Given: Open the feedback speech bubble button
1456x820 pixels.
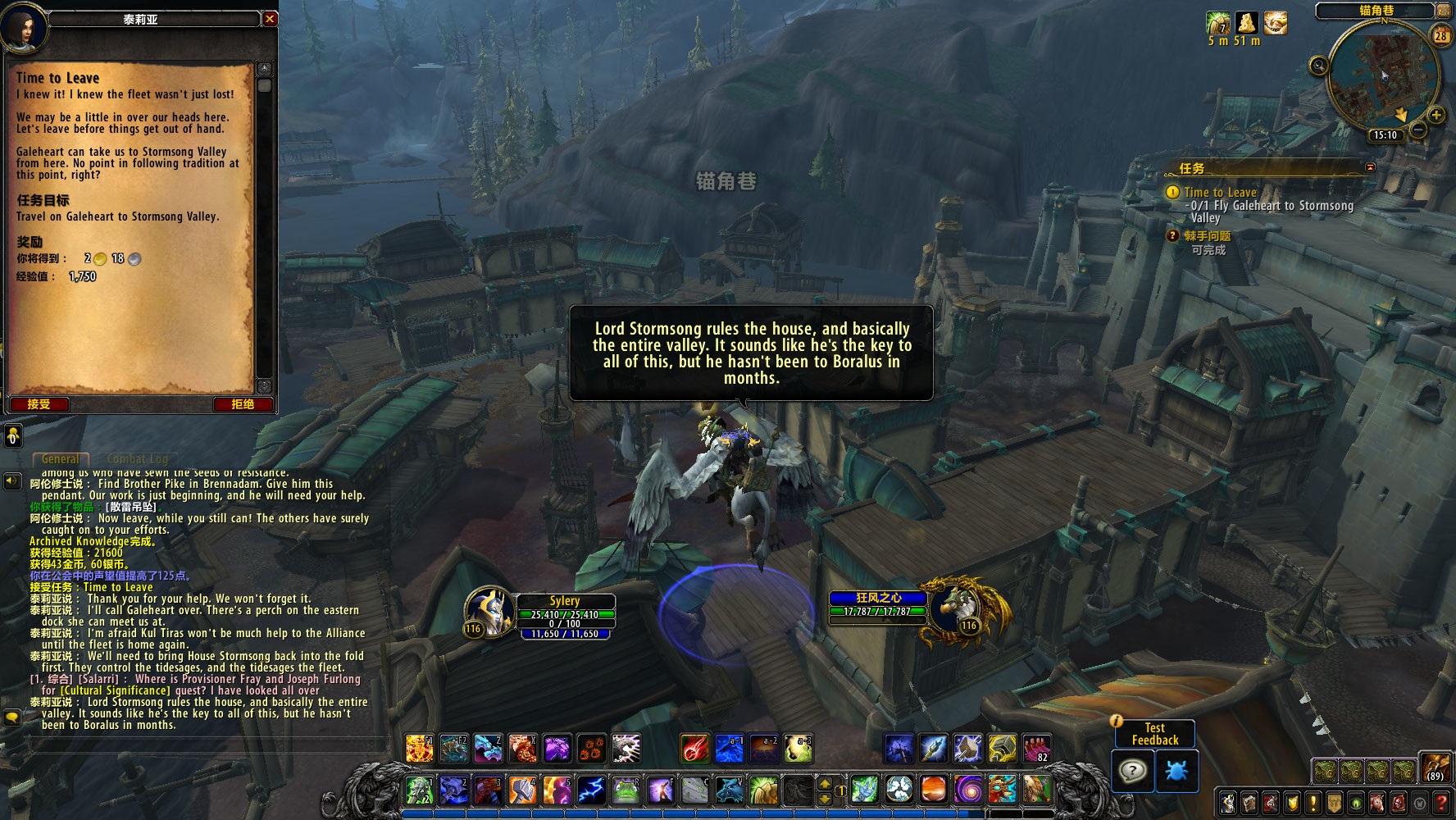Looking at the screenshot, I should (x=1132, y=771).
